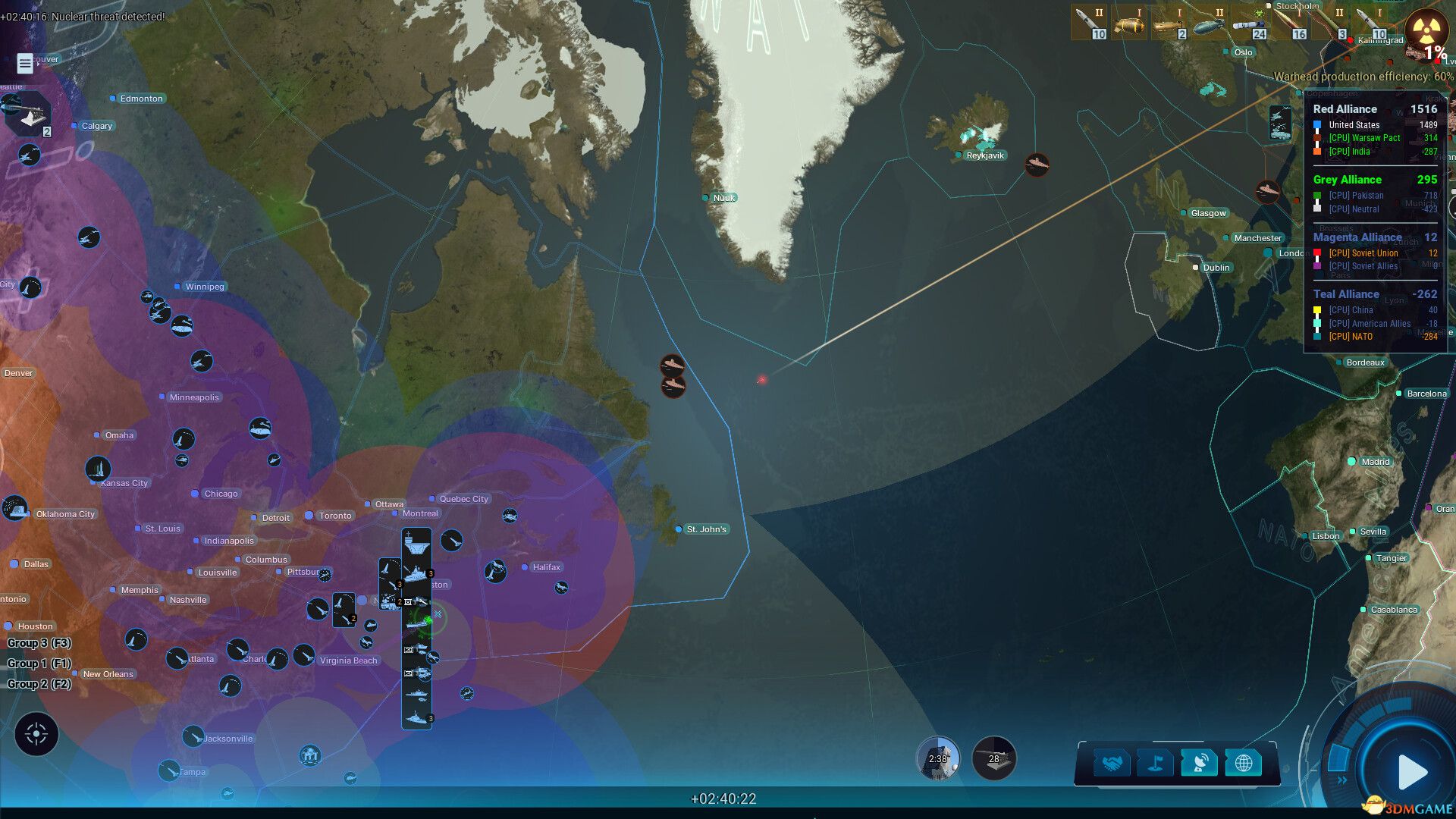Toggle the globe map overlay

coord(1243,764)
